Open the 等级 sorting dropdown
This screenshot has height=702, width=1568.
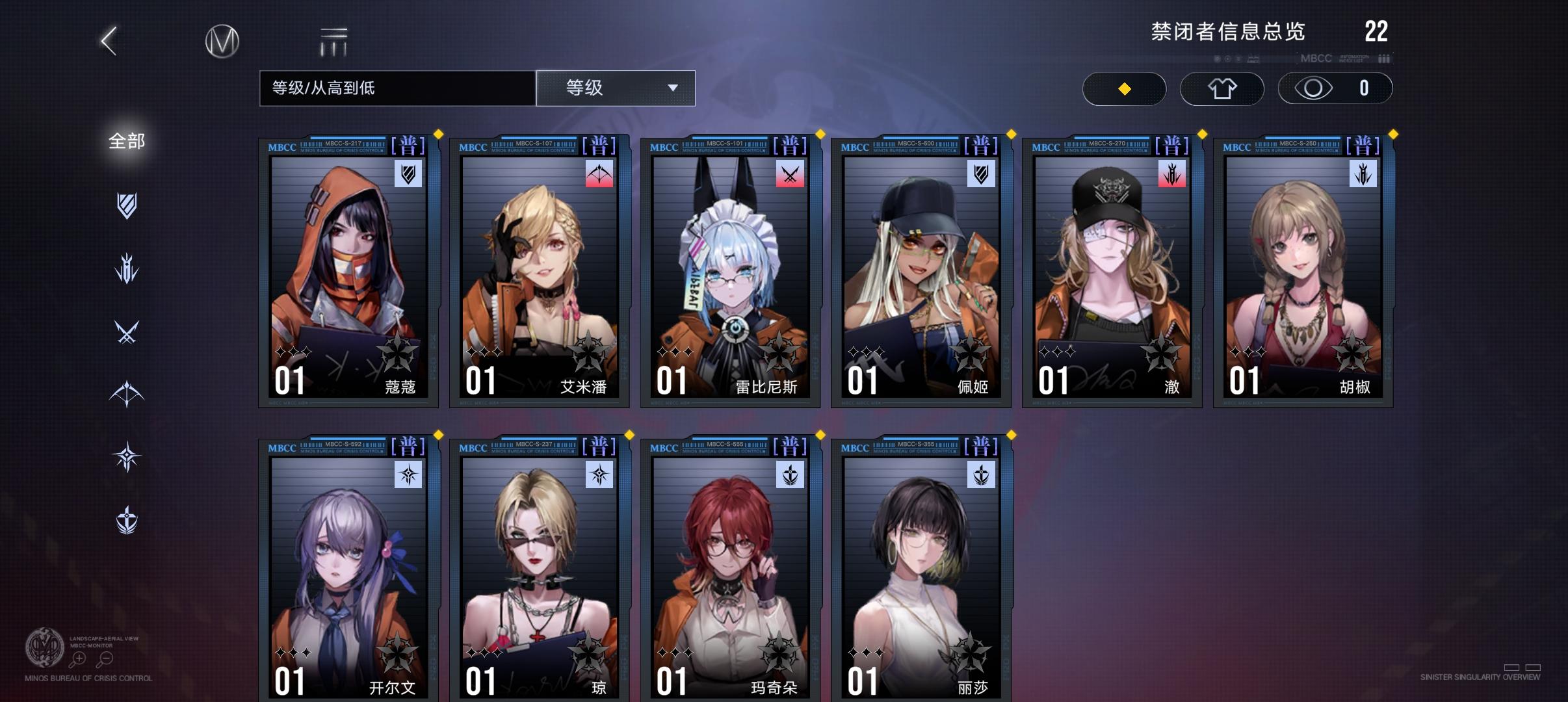tap(616, 88)
